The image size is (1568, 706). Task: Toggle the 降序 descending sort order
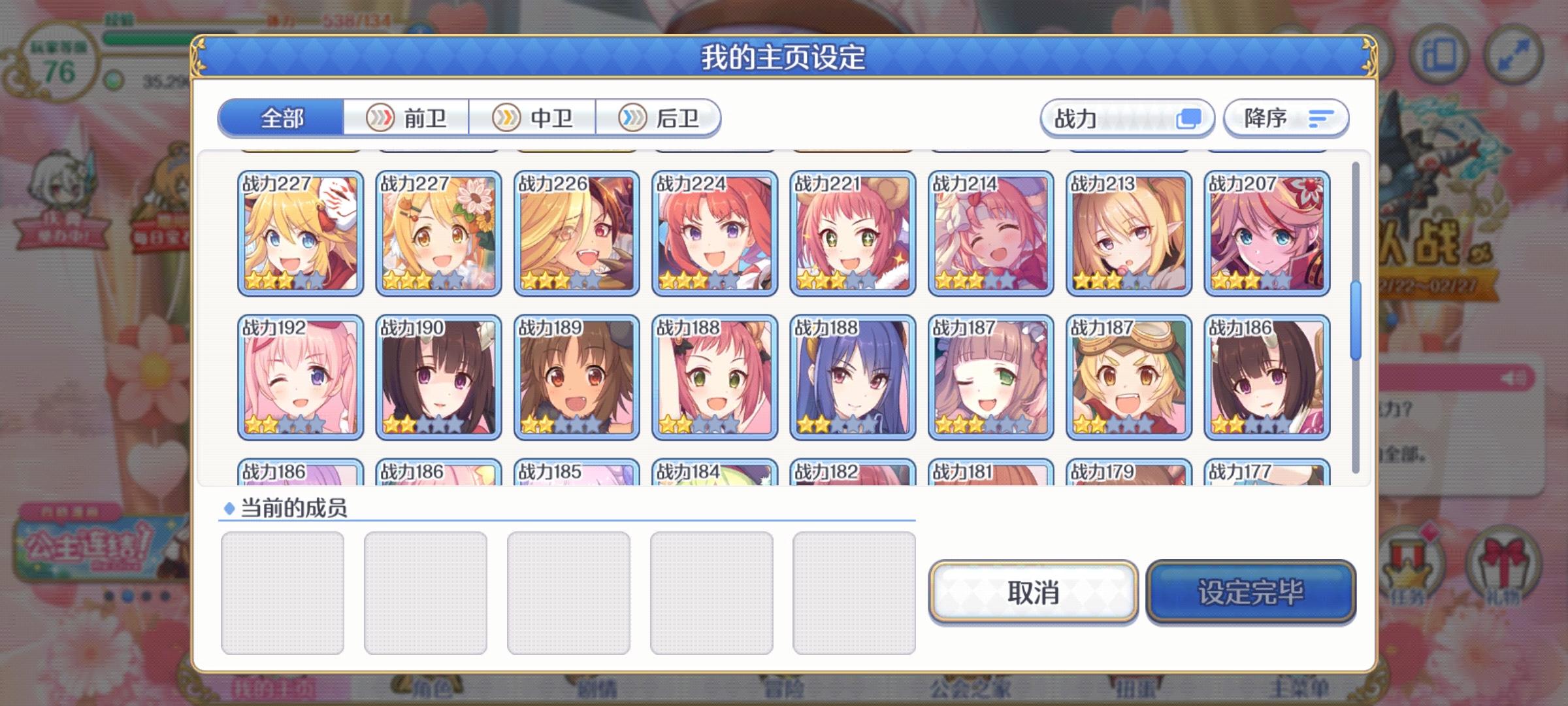pos(1284,118)
